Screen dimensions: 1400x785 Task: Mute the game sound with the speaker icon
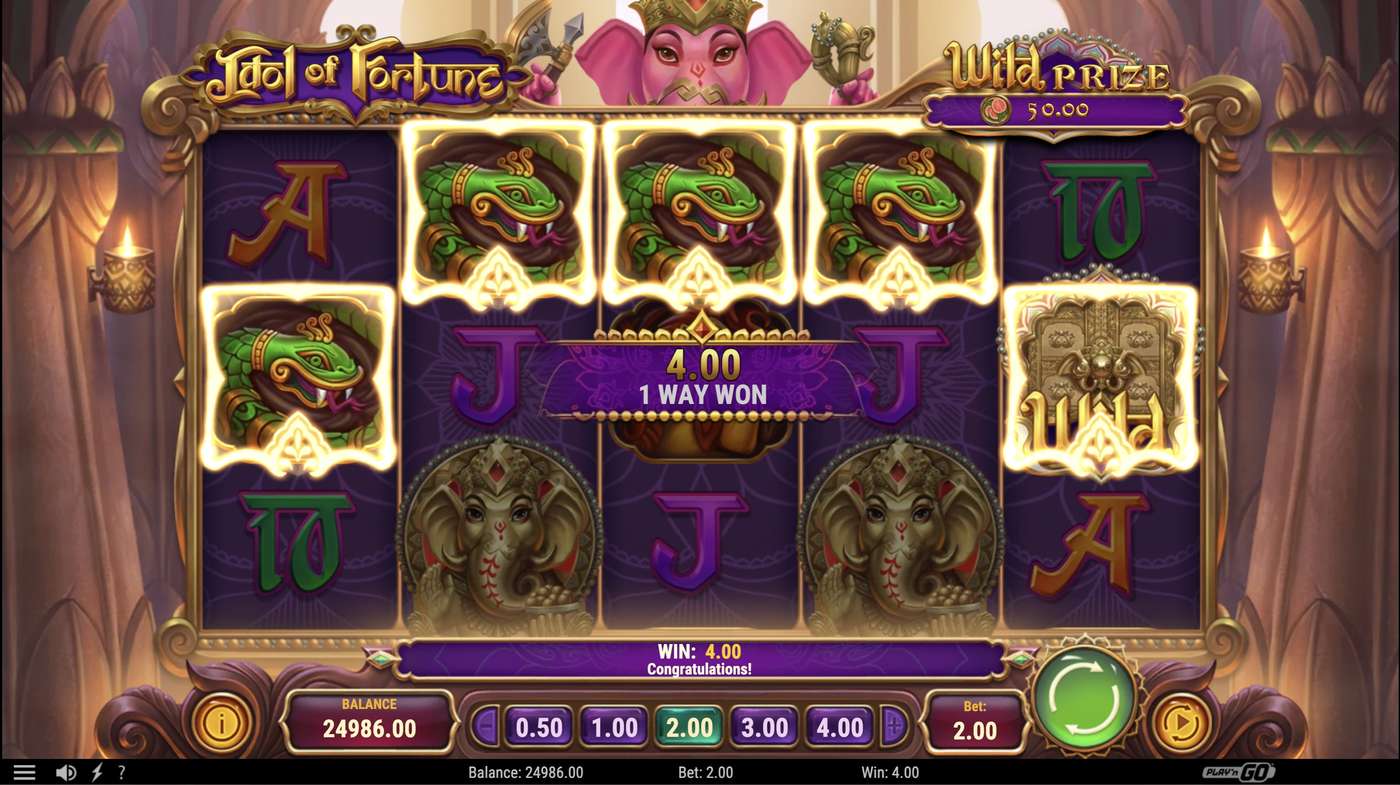pos(65,771)
